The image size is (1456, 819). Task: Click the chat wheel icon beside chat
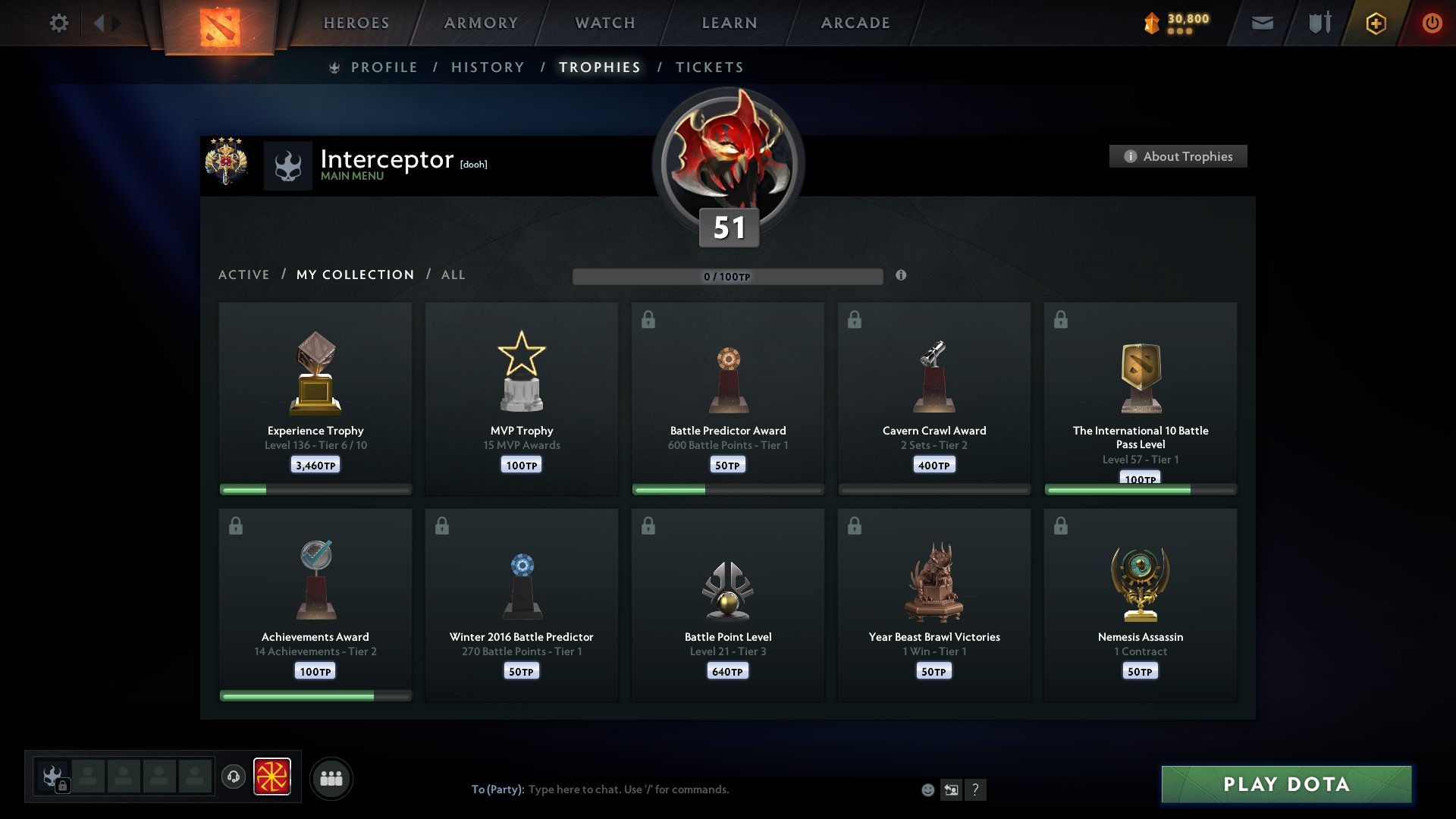click(x=952, y=789)
